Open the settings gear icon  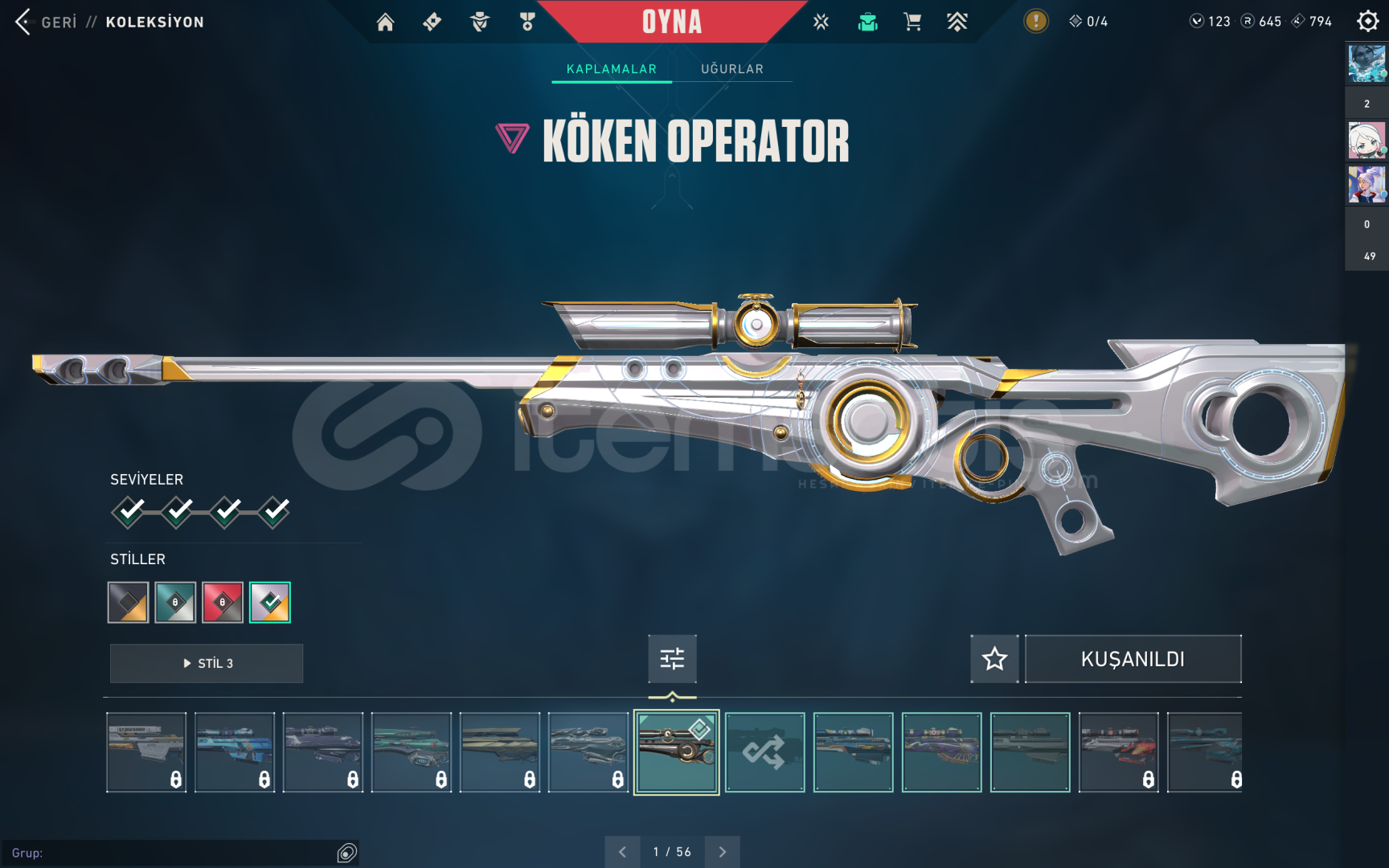pyautogui.click(x=1367, y=22)
